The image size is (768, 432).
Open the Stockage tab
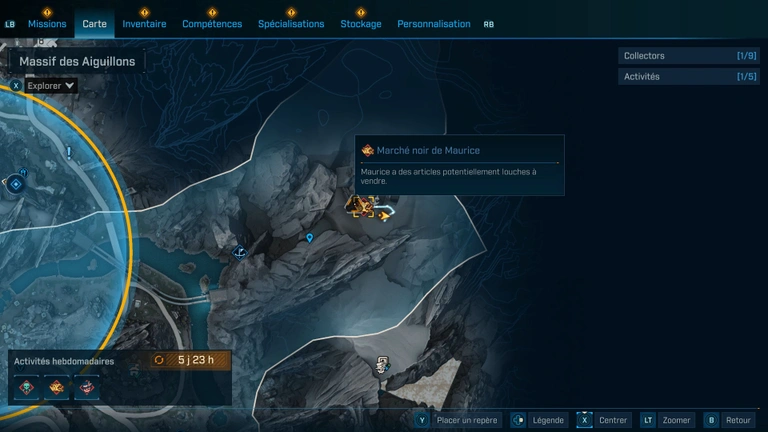point(361,24)
